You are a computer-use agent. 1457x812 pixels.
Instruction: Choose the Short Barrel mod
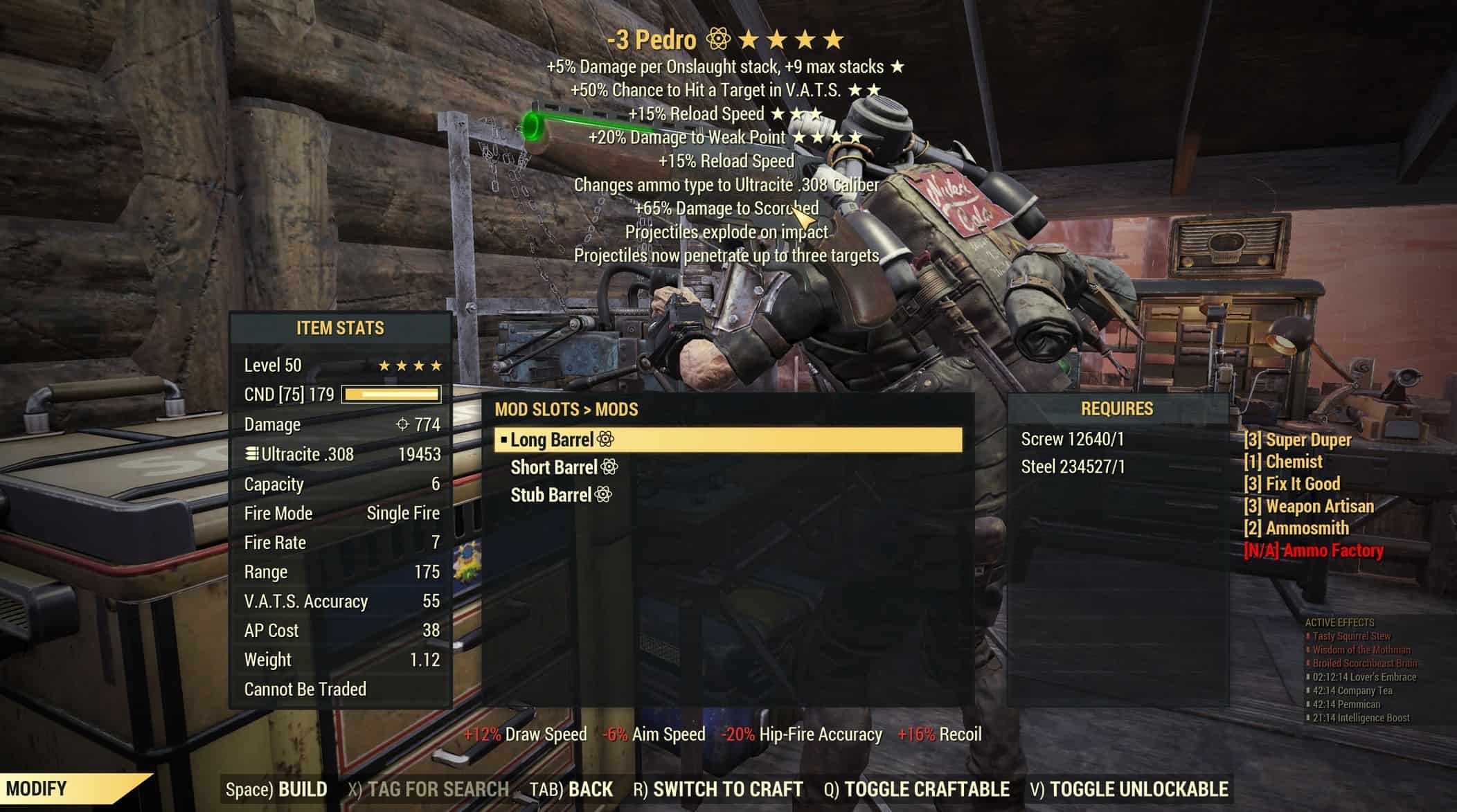point(554,468)
